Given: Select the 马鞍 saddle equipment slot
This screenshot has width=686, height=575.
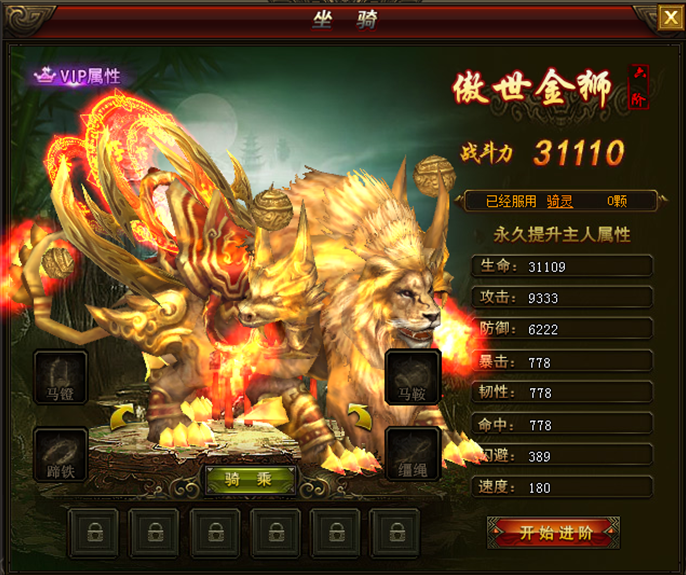Looking at the screenshot, I should pos(412,376).
